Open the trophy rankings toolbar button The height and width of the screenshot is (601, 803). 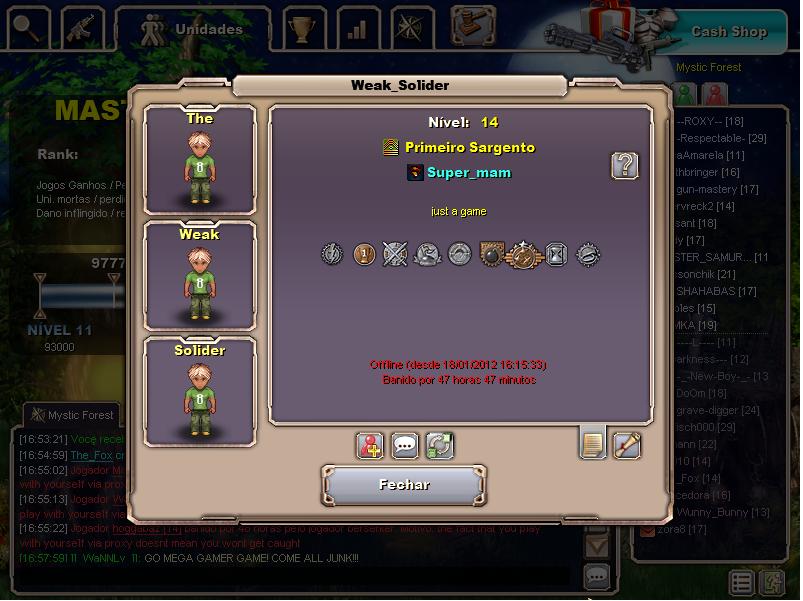[299, 29]
